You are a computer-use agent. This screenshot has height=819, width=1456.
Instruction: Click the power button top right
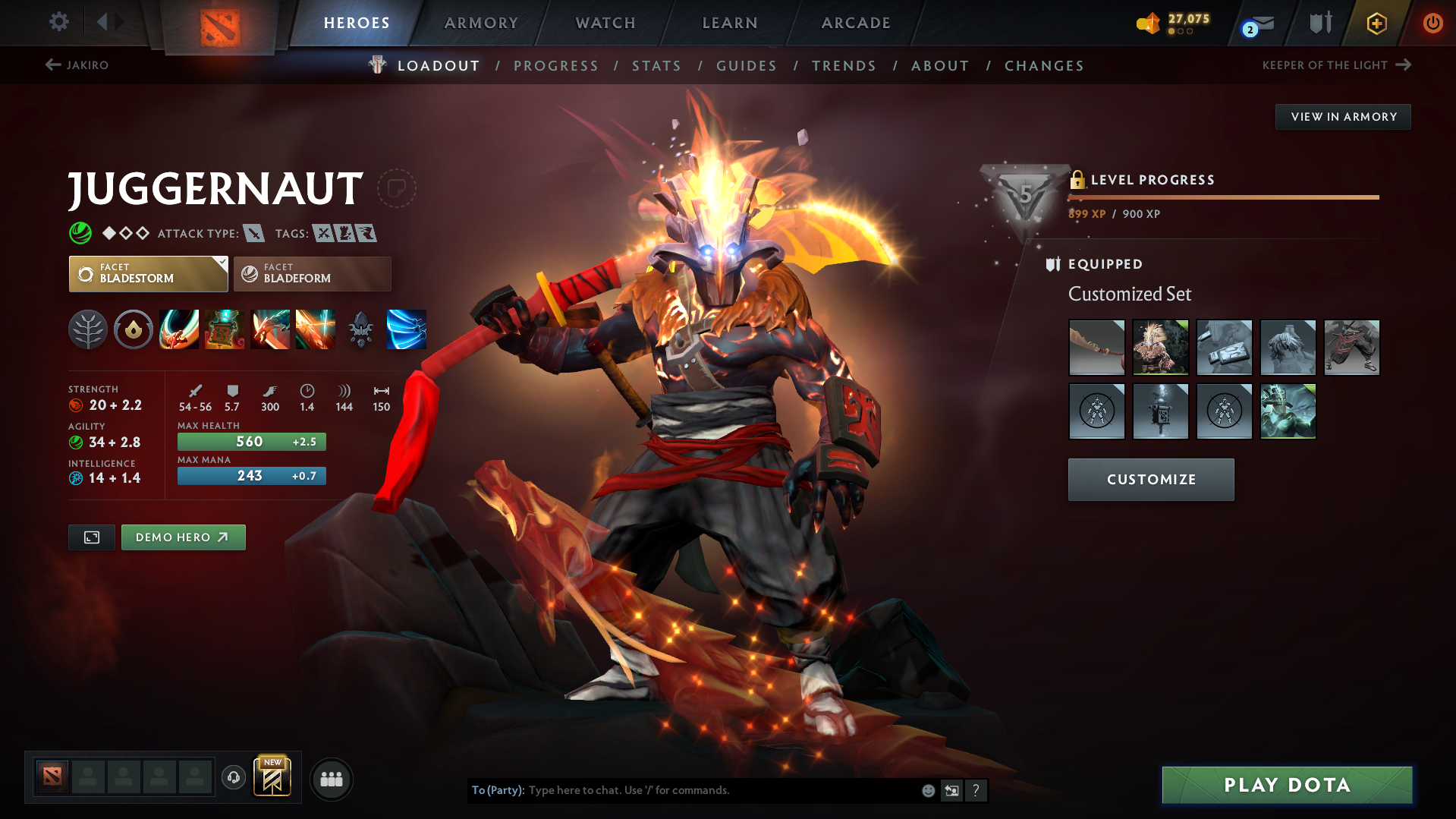(1432, 23)
